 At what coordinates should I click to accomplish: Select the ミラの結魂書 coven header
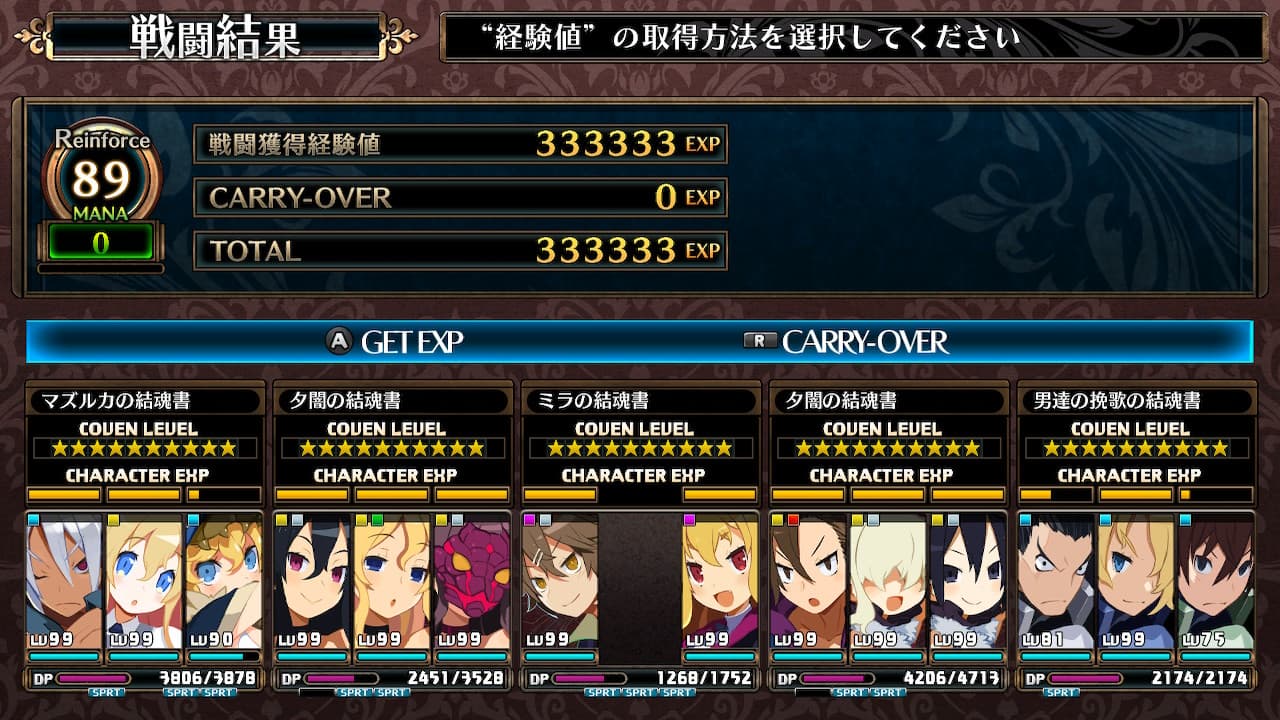click(x=641, y=401)
